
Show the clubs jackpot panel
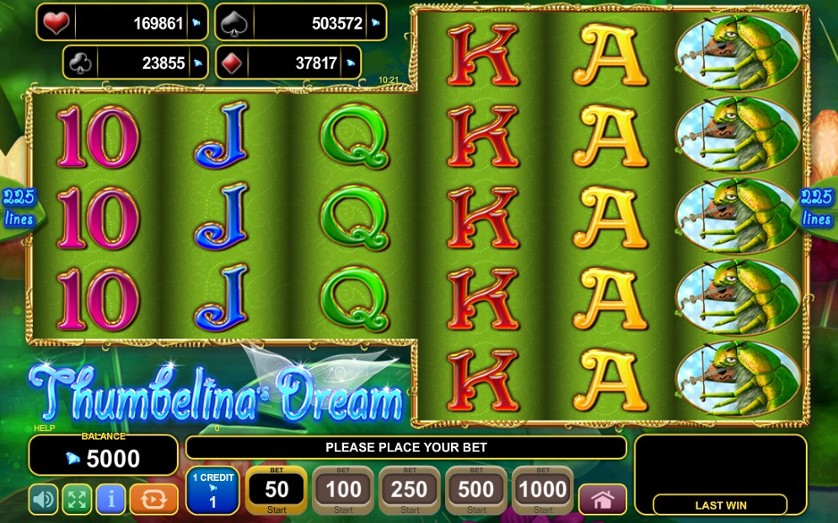pos(135,62)
